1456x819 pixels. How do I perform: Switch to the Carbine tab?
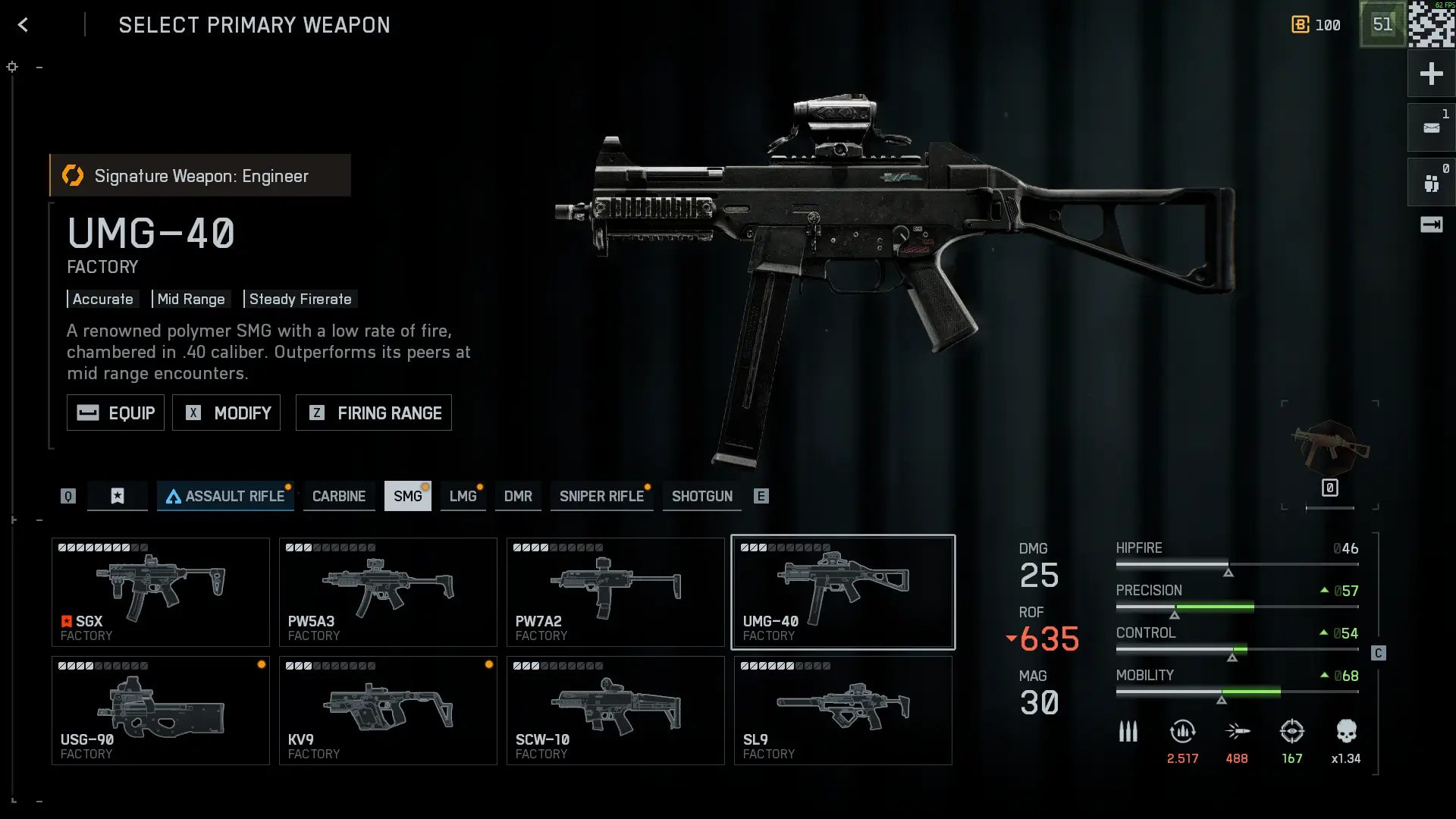[338, 496]
